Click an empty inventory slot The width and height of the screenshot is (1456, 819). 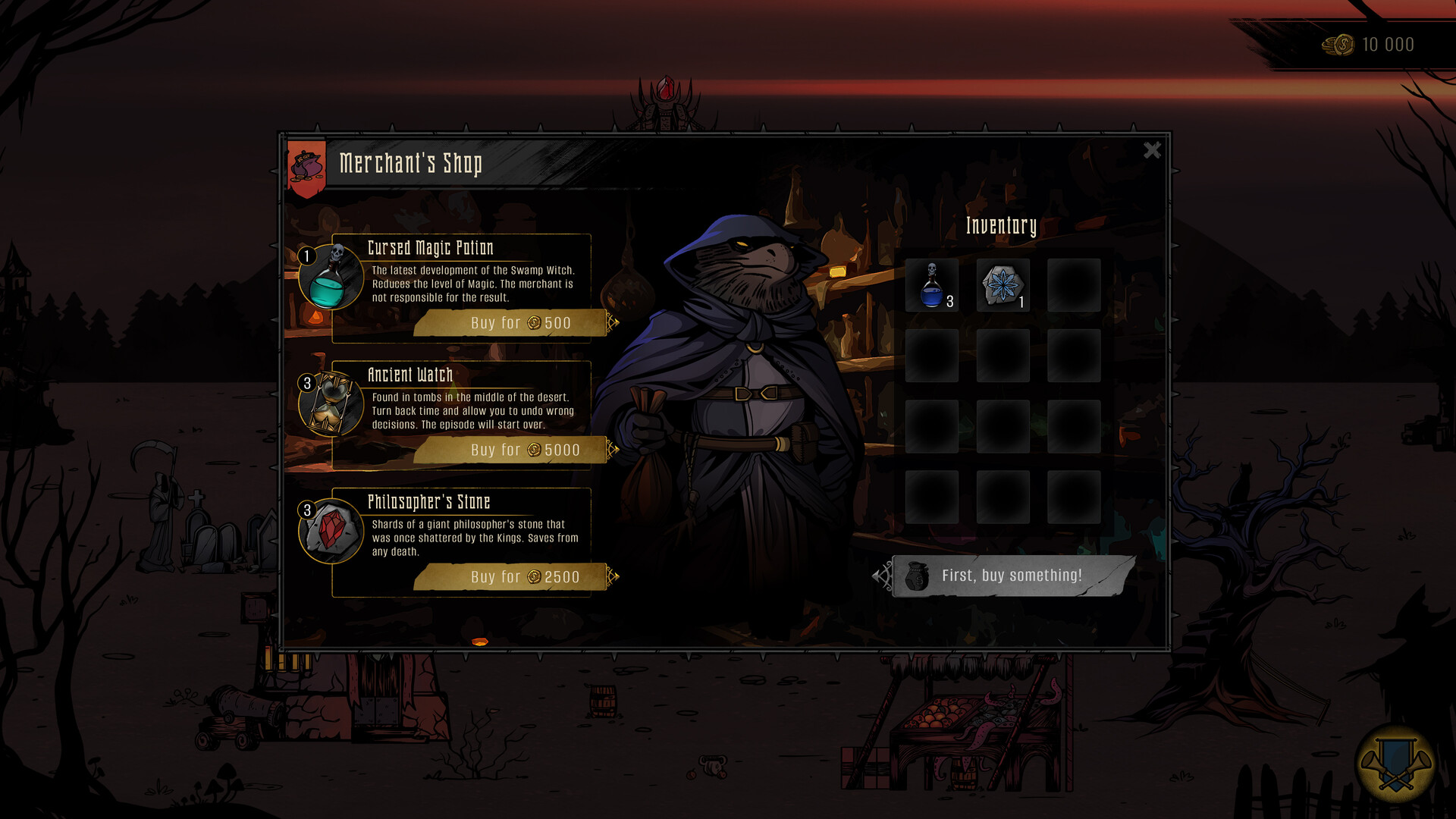pyautogui.click(x=1074, y=286)
